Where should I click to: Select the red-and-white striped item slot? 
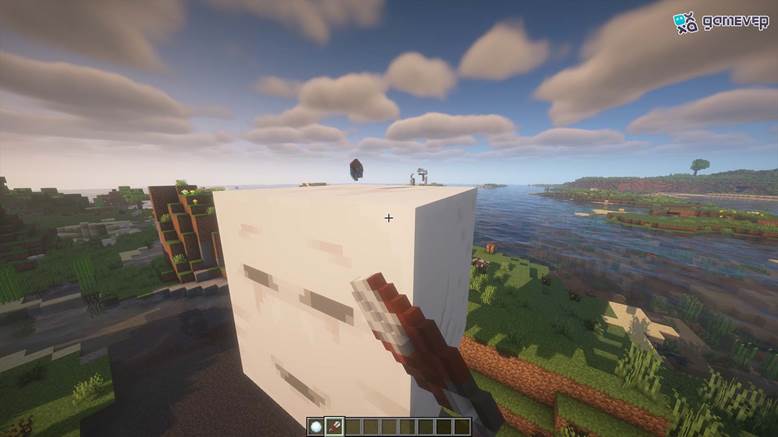(x=334, y=427)
